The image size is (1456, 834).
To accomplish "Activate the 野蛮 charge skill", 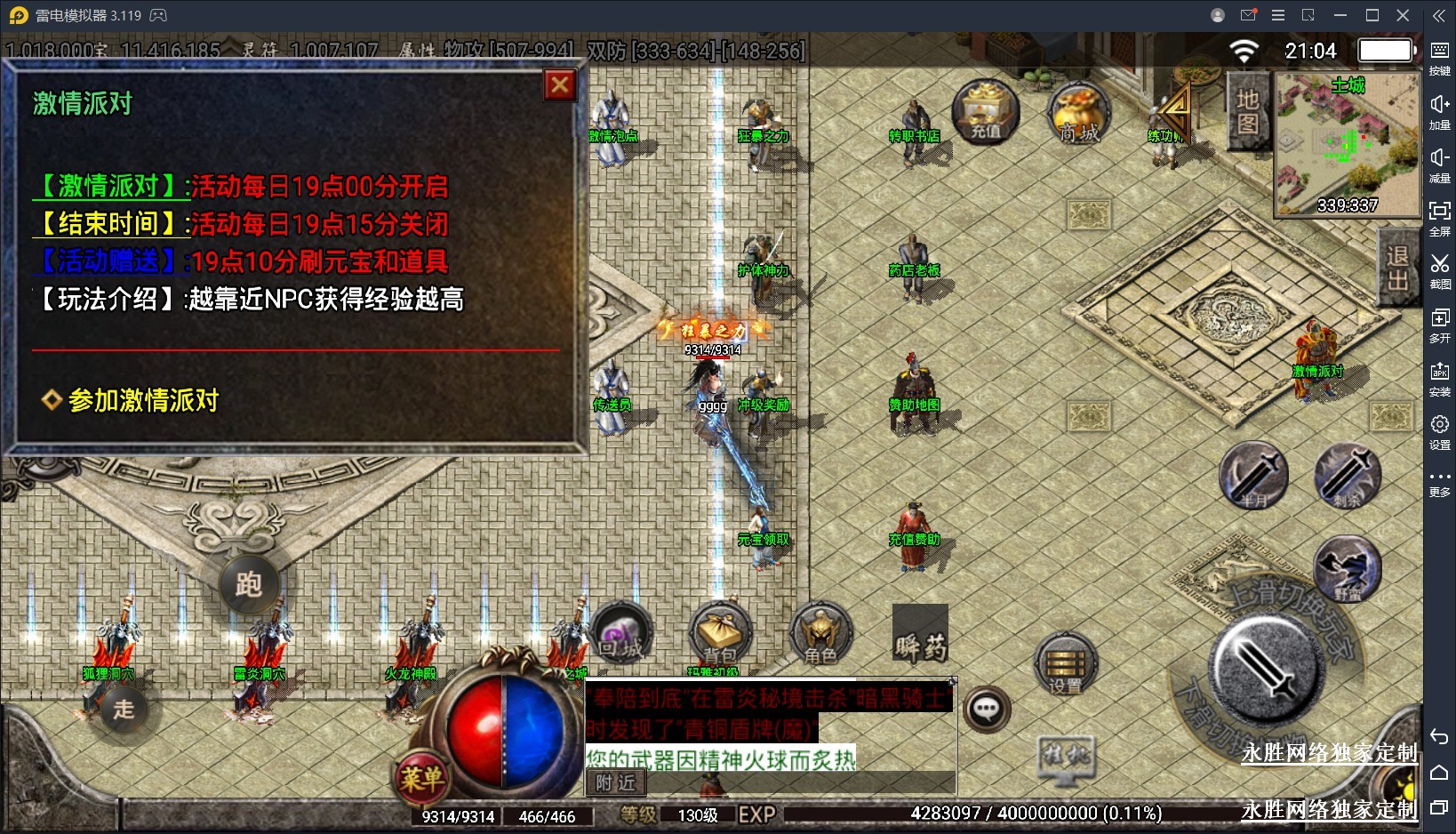I will [x=1347, y=569].
